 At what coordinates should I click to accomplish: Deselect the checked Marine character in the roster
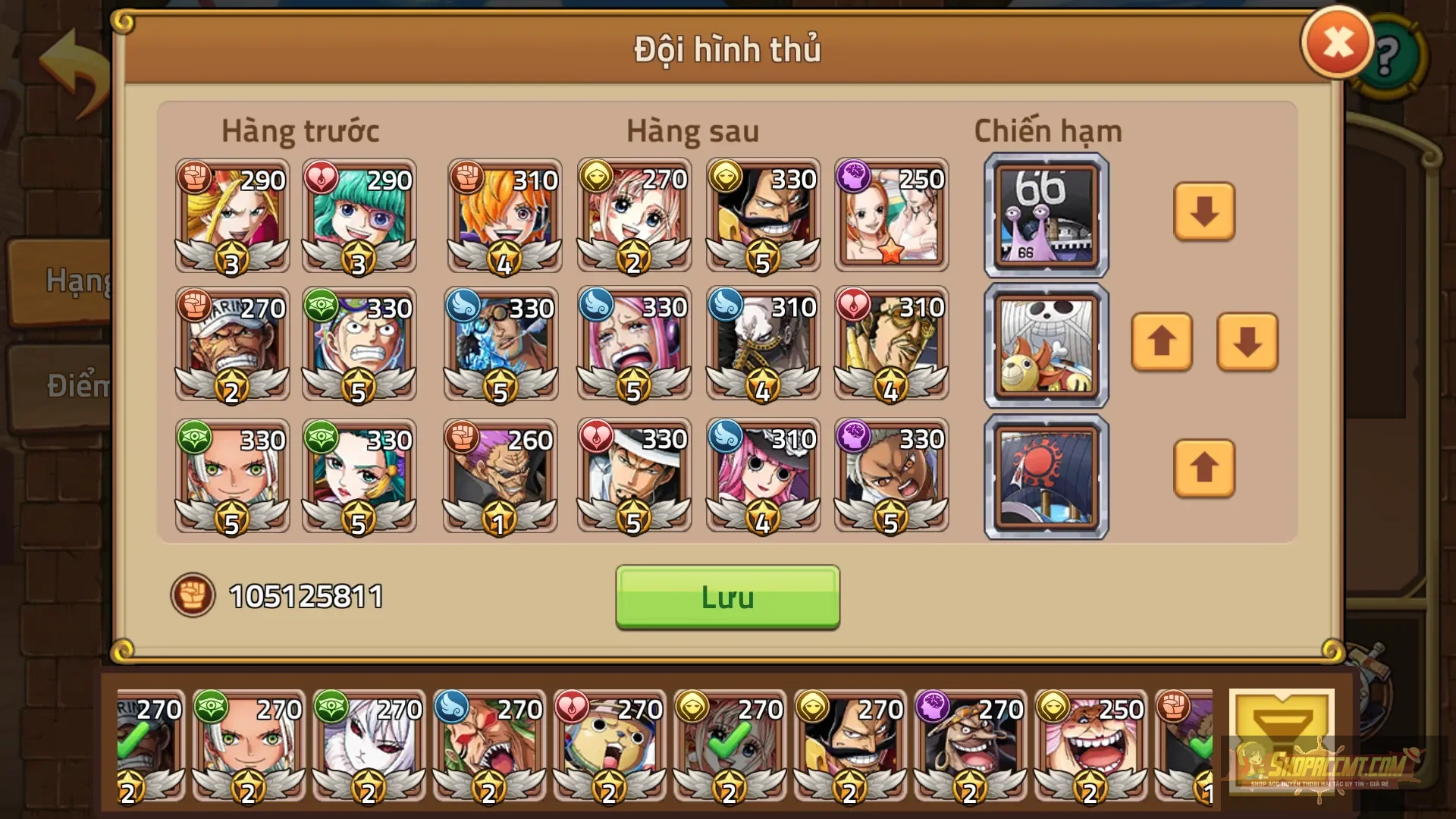click(148, 747)
